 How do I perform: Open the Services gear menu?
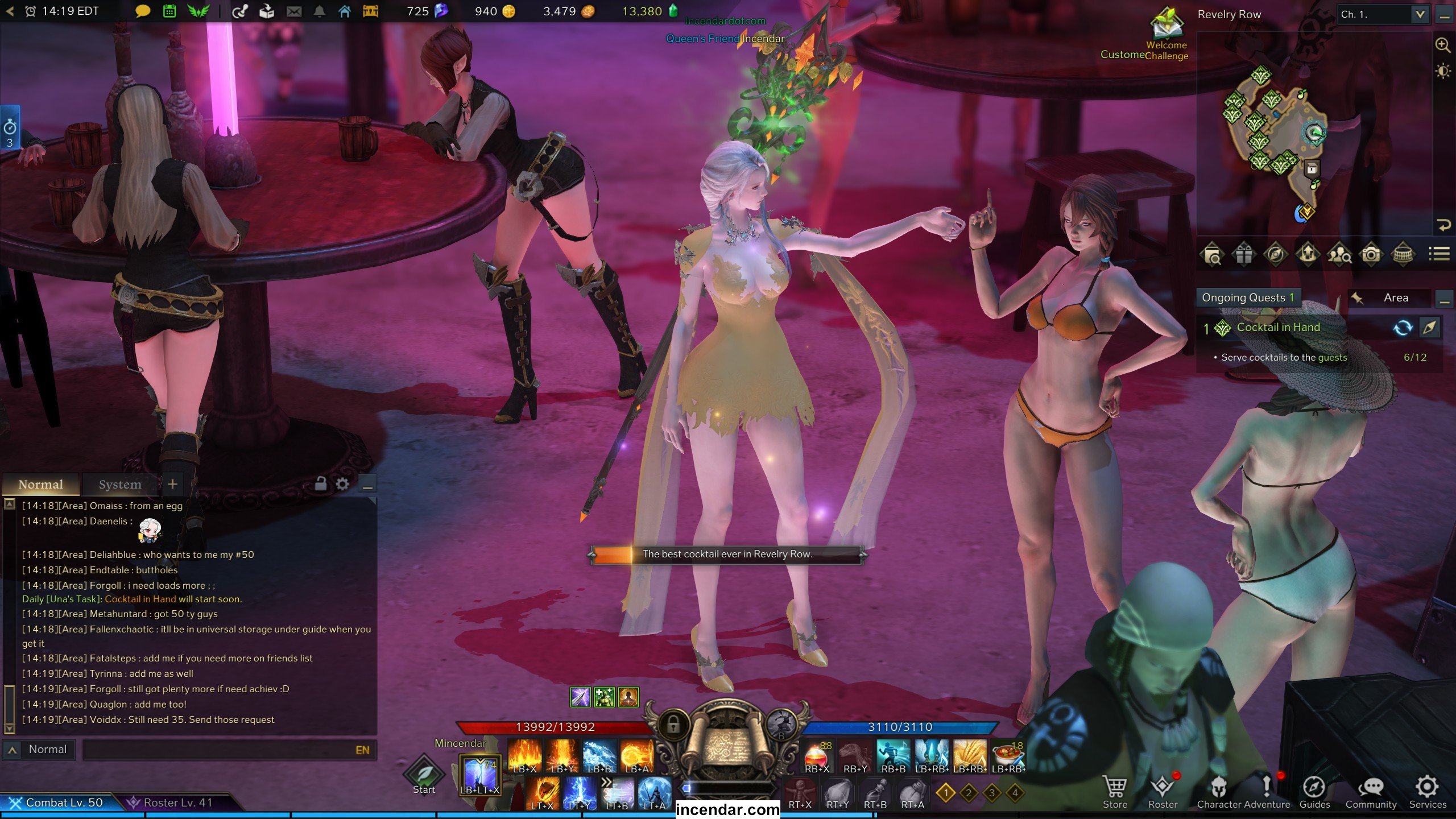coord(1427,792)
